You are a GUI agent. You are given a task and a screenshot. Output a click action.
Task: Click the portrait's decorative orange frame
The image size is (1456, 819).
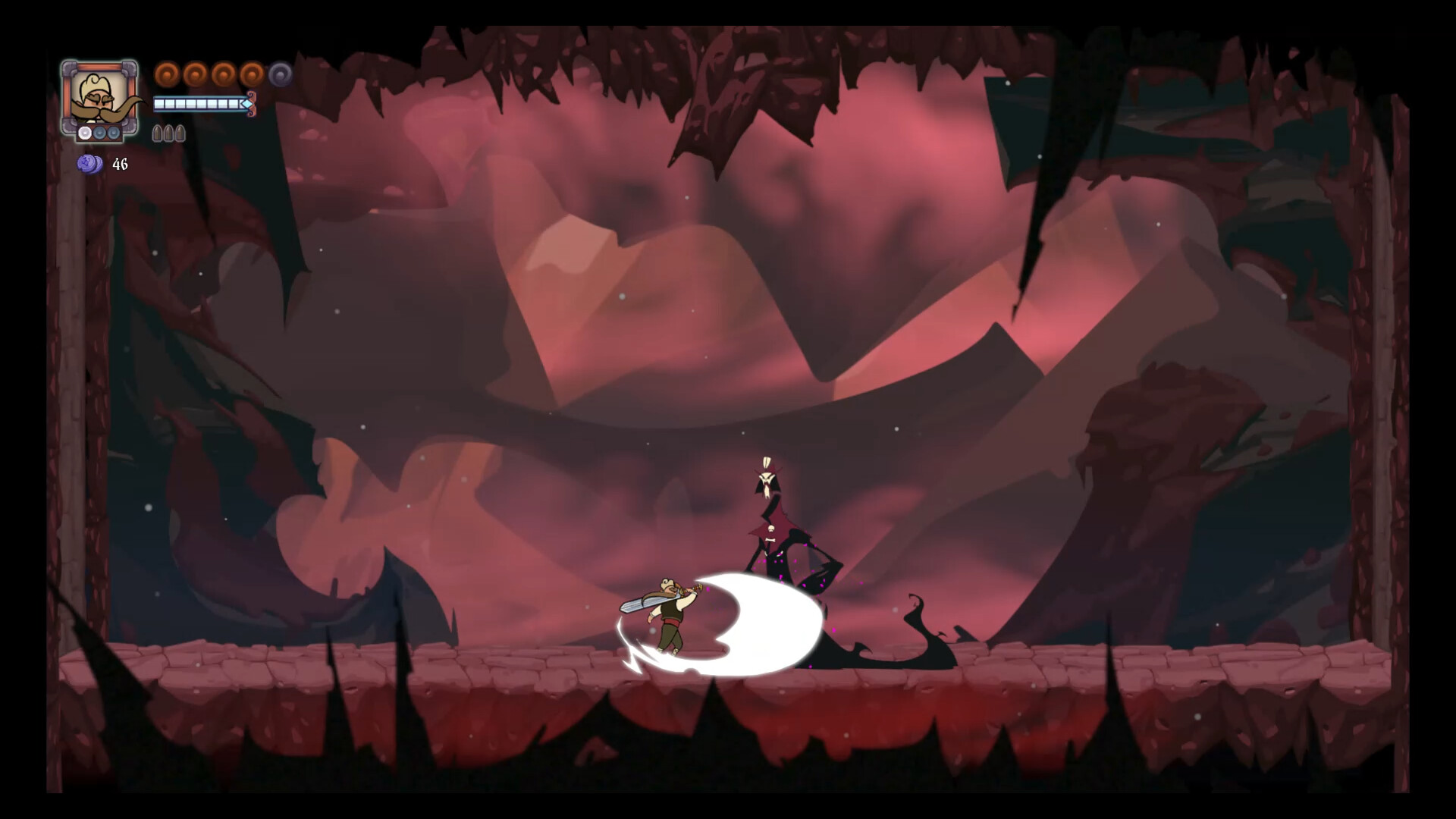[x=101, y=67]
